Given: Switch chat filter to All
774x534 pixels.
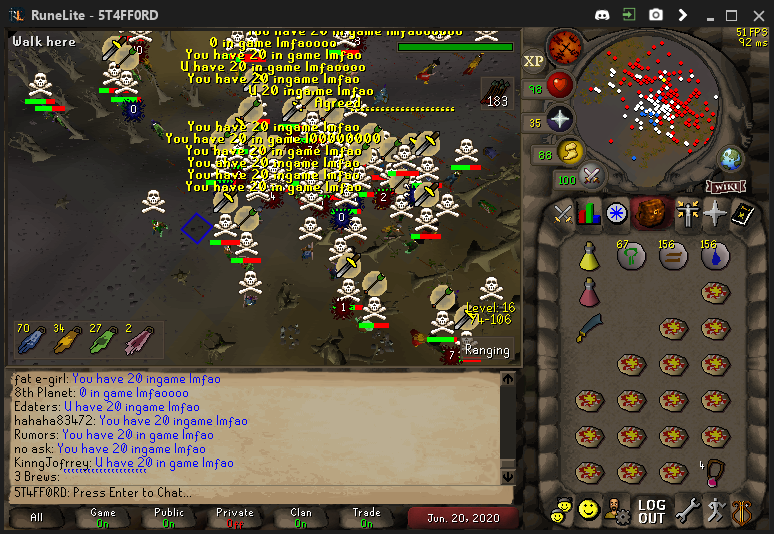Looking at the screenshot, I should 37,517.
